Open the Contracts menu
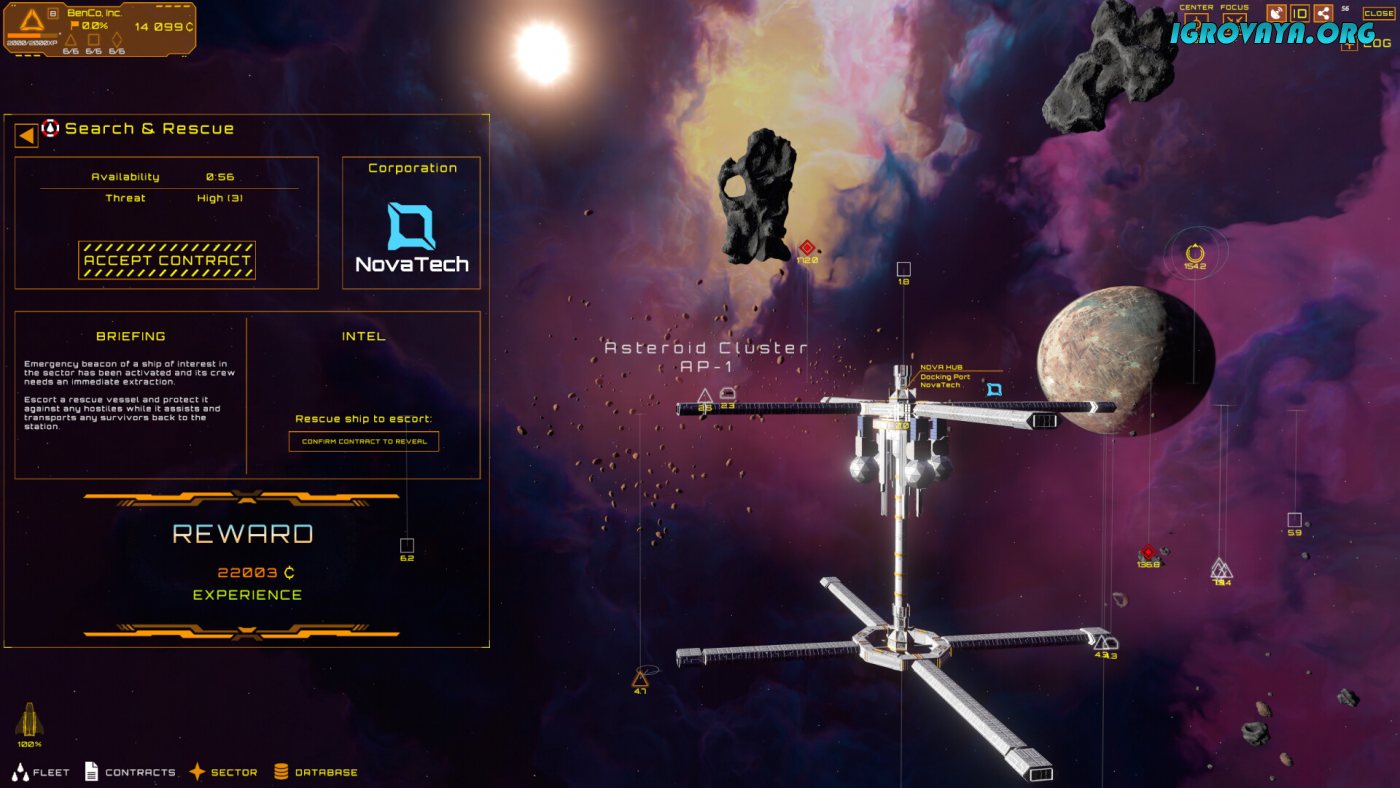 point(130,772)
